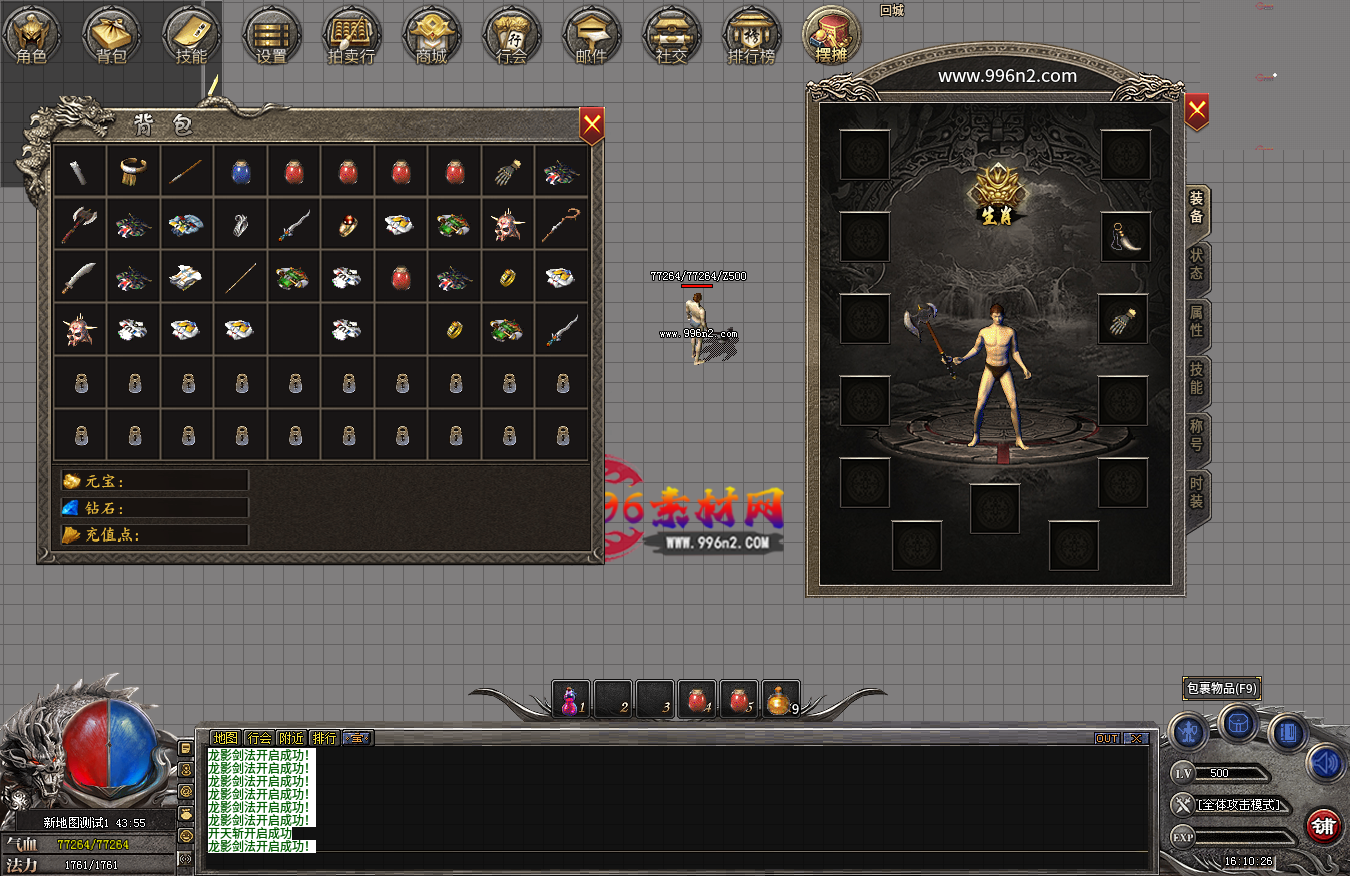Open the 社交 social menu

point(671,36)
